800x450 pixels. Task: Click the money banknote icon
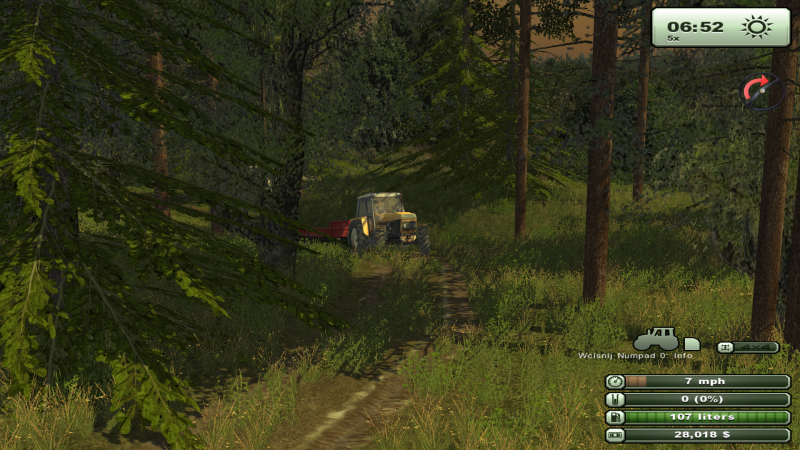615,434
